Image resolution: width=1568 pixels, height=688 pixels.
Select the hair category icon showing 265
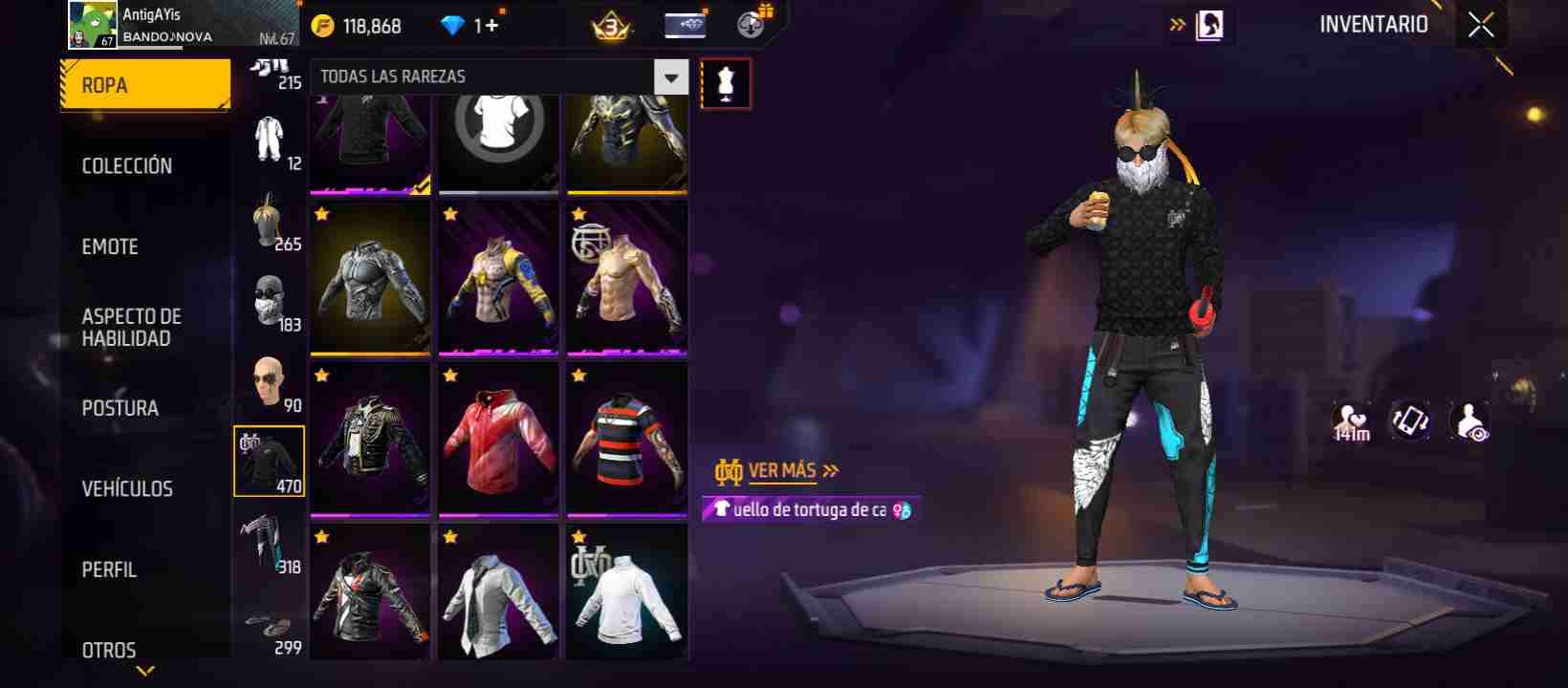coord(271,220)
